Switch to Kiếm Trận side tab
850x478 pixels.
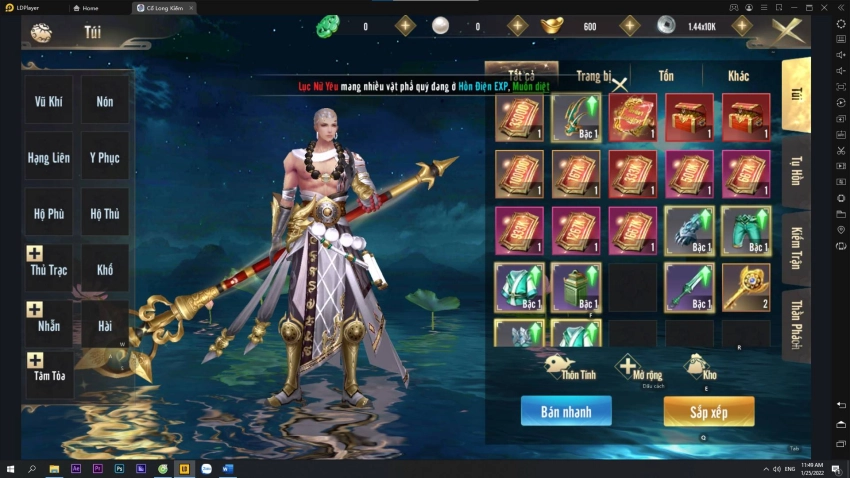coord(796,248)
